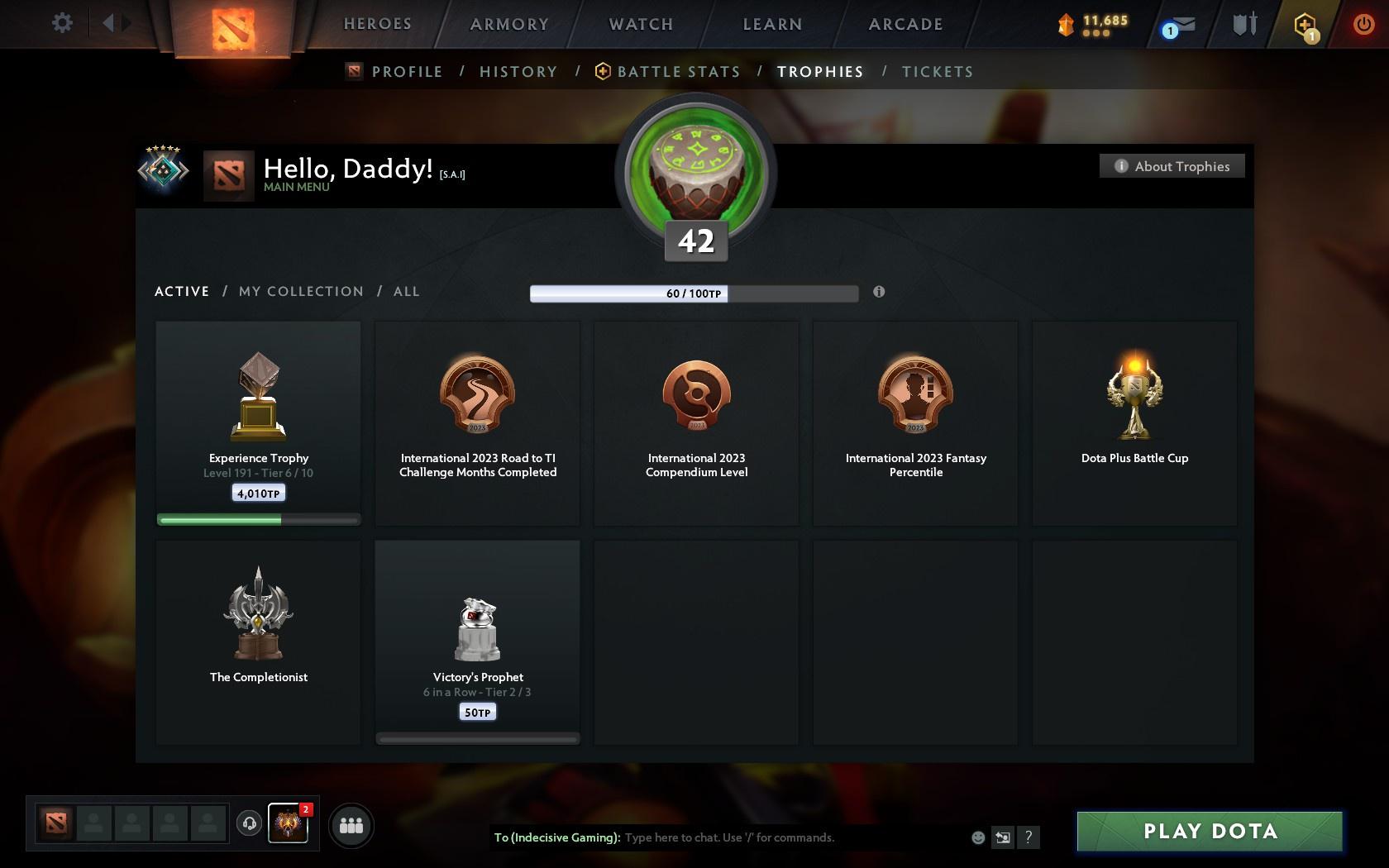Open the Dota Plus gold hexagon icon
The image size is (1389, 868).
[x=1305, y=25]
